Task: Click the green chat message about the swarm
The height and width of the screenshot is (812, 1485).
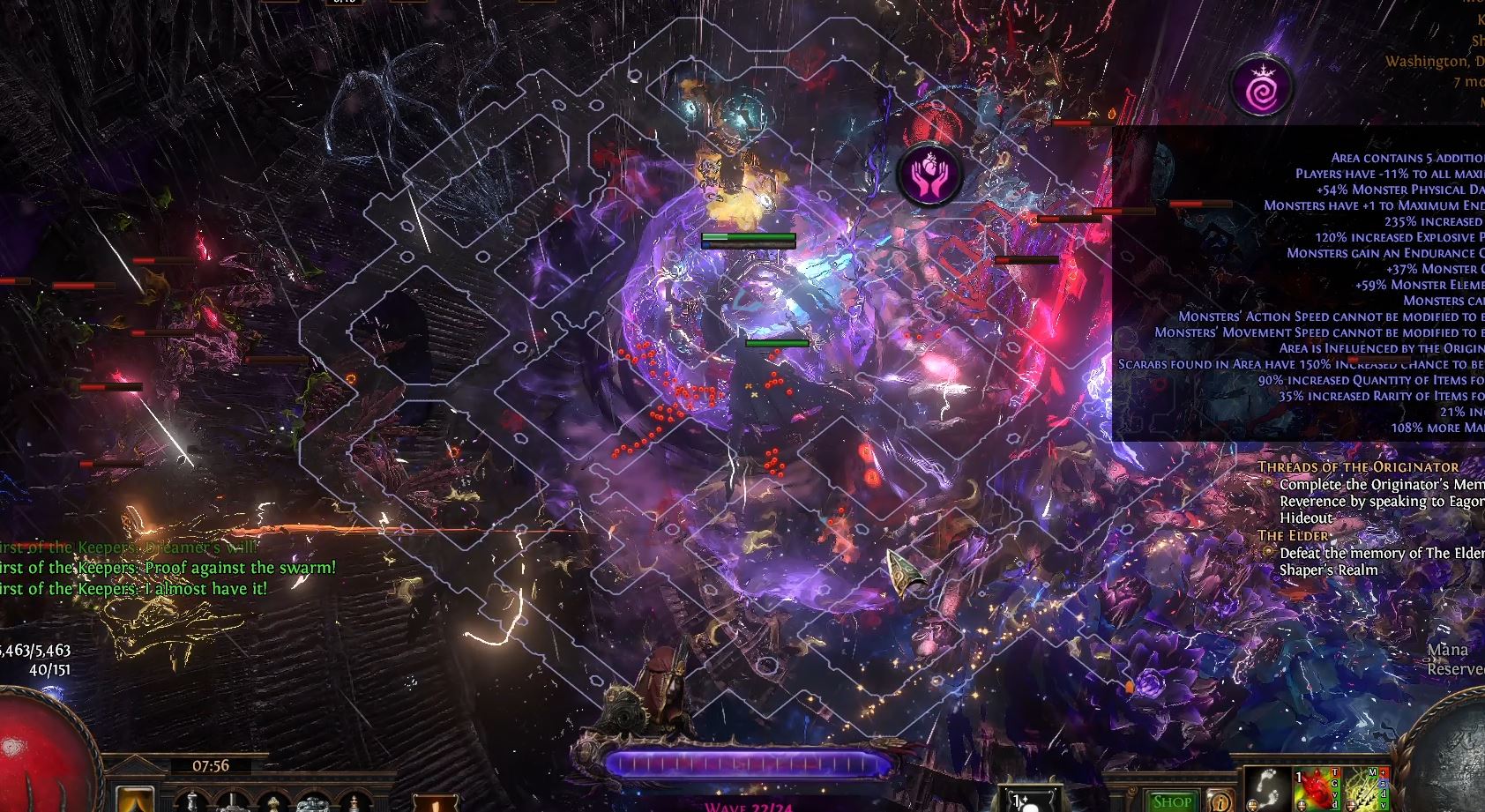Action: [168, 568]
